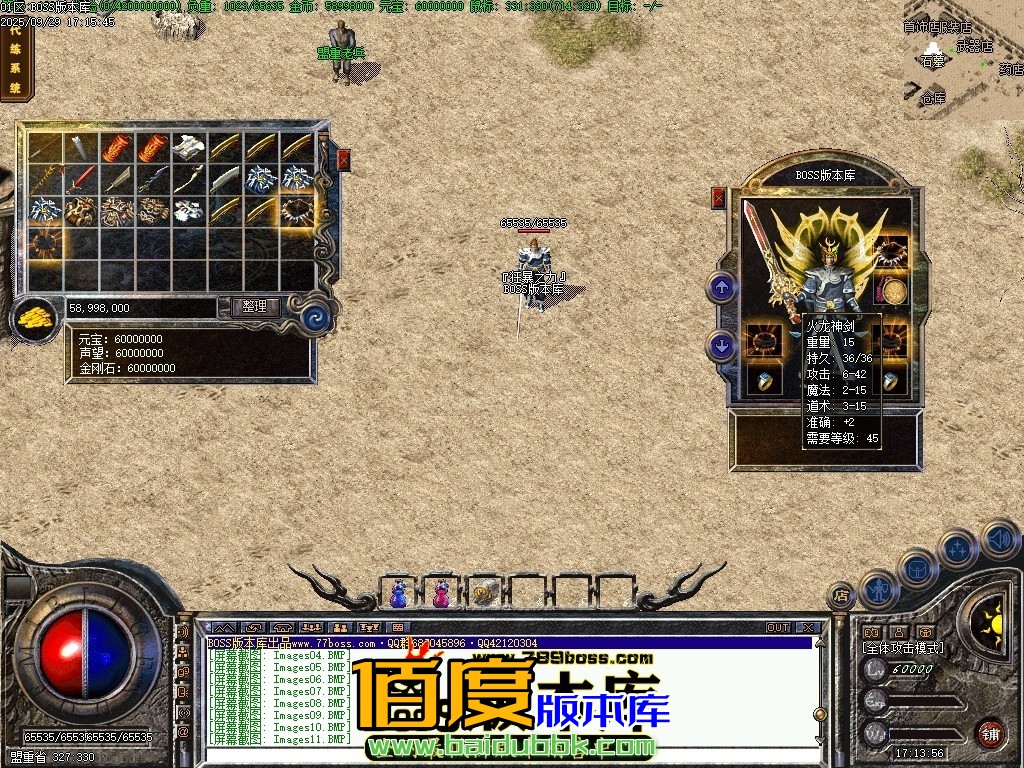Close the character equipment panel
This screenshot has width=1024, height=768.
point(718,198)
